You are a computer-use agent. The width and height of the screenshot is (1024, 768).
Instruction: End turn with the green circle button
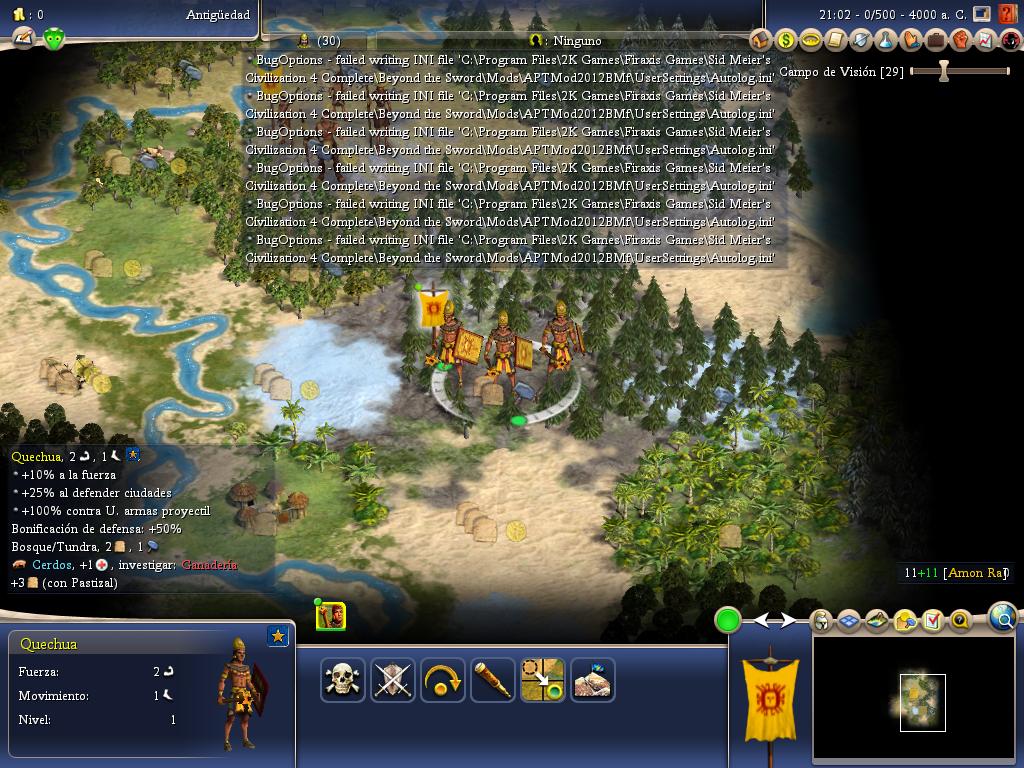(728, 620)
